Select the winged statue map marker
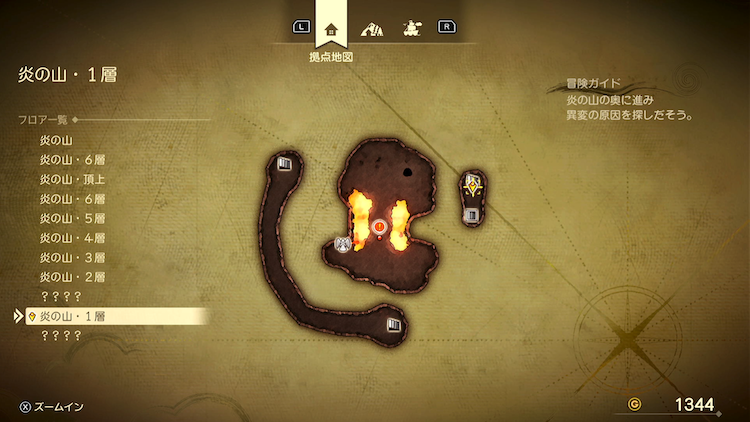This screenshot has height=422, width=750. coord(343,244)
